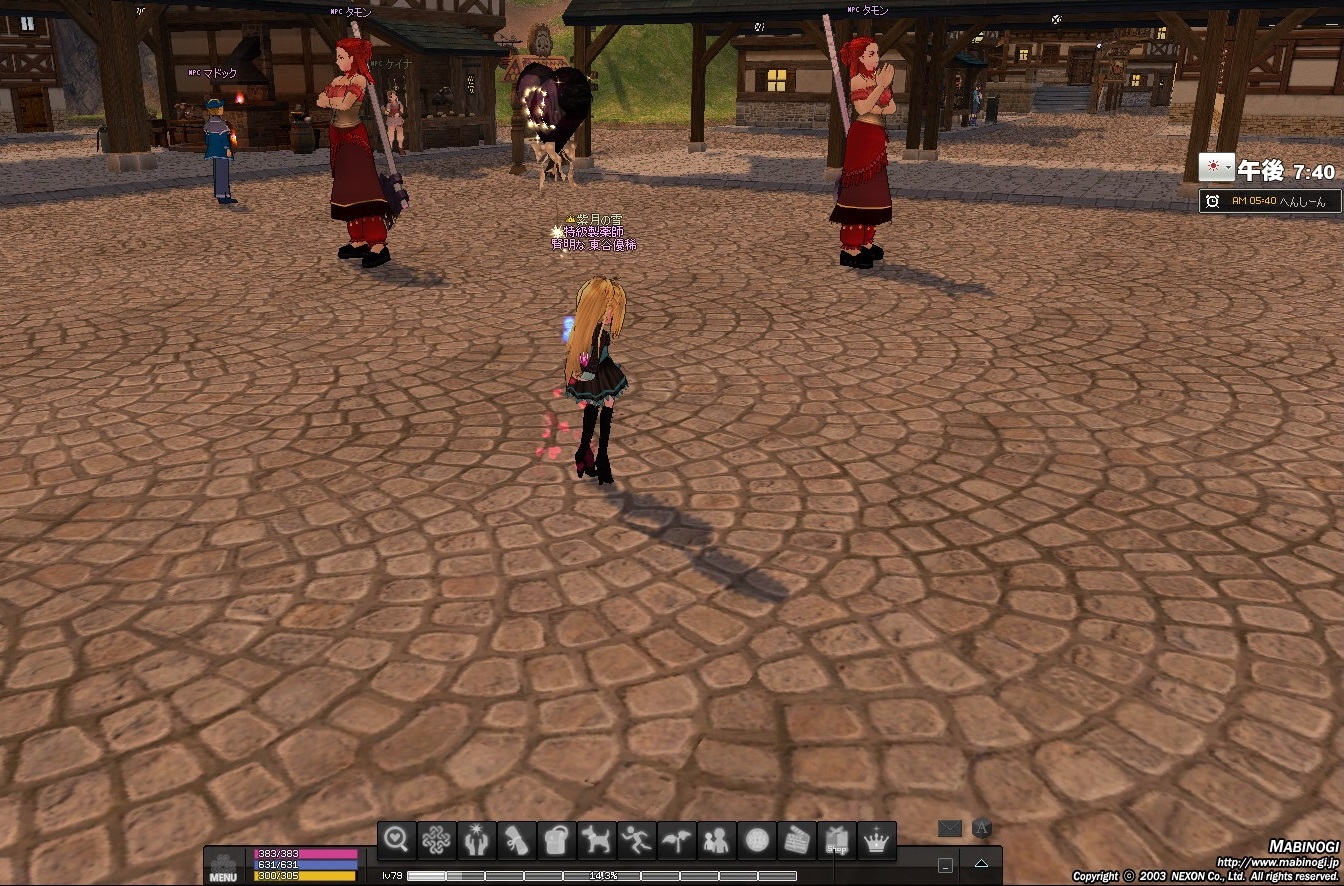The width and height of the screenshot is (1344, 886).
Task: Click the Celtic knot toolbar icon
Action: [x=437, y=841]
